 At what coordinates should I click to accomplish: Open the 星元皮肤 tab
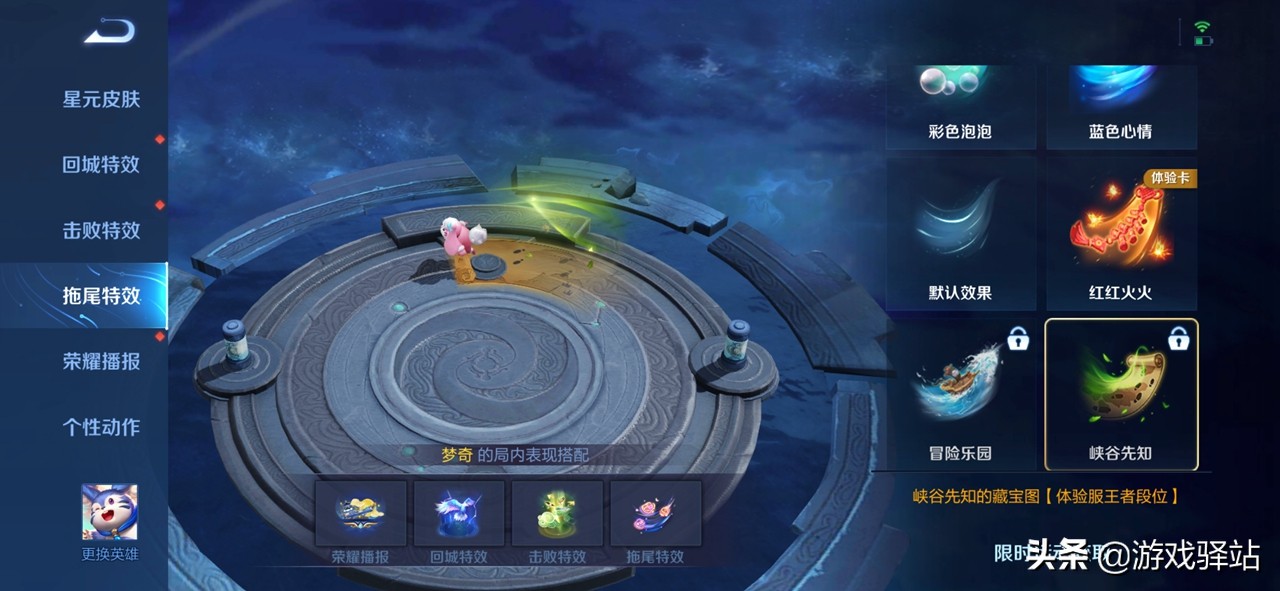[x=101, y=99]
